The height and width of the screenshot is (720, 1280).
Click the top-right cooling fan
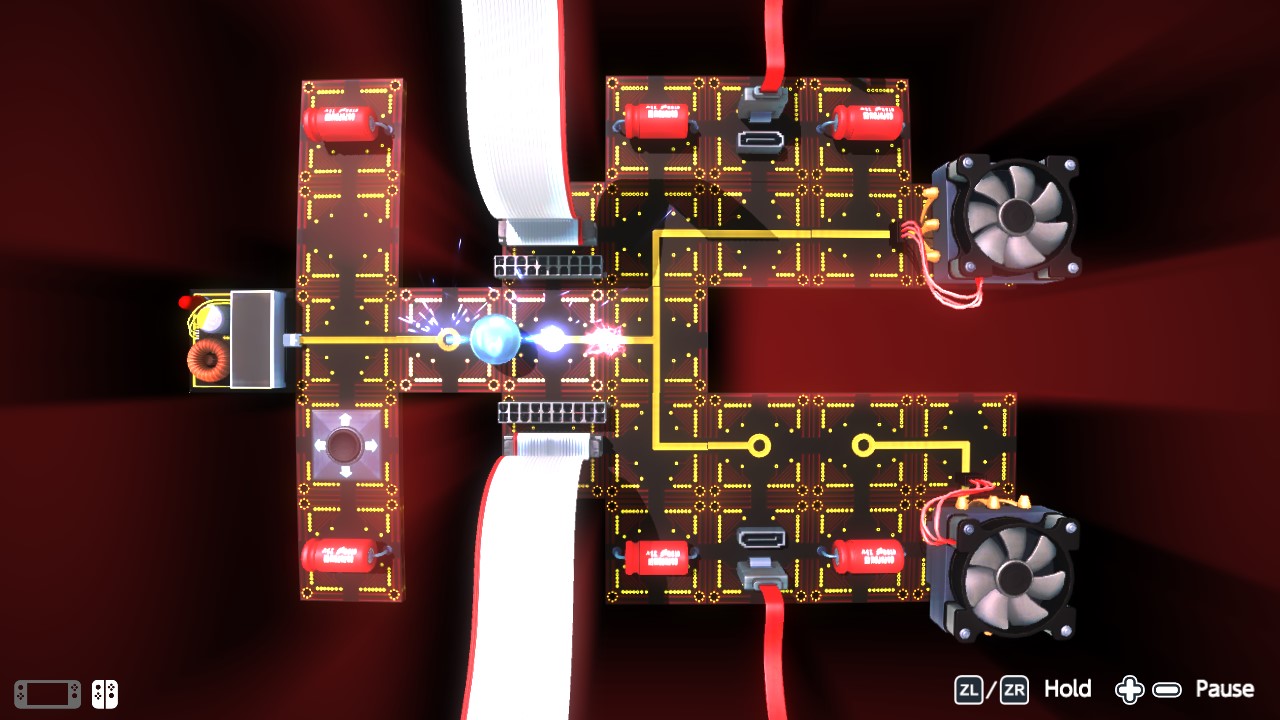[1018, 214]
